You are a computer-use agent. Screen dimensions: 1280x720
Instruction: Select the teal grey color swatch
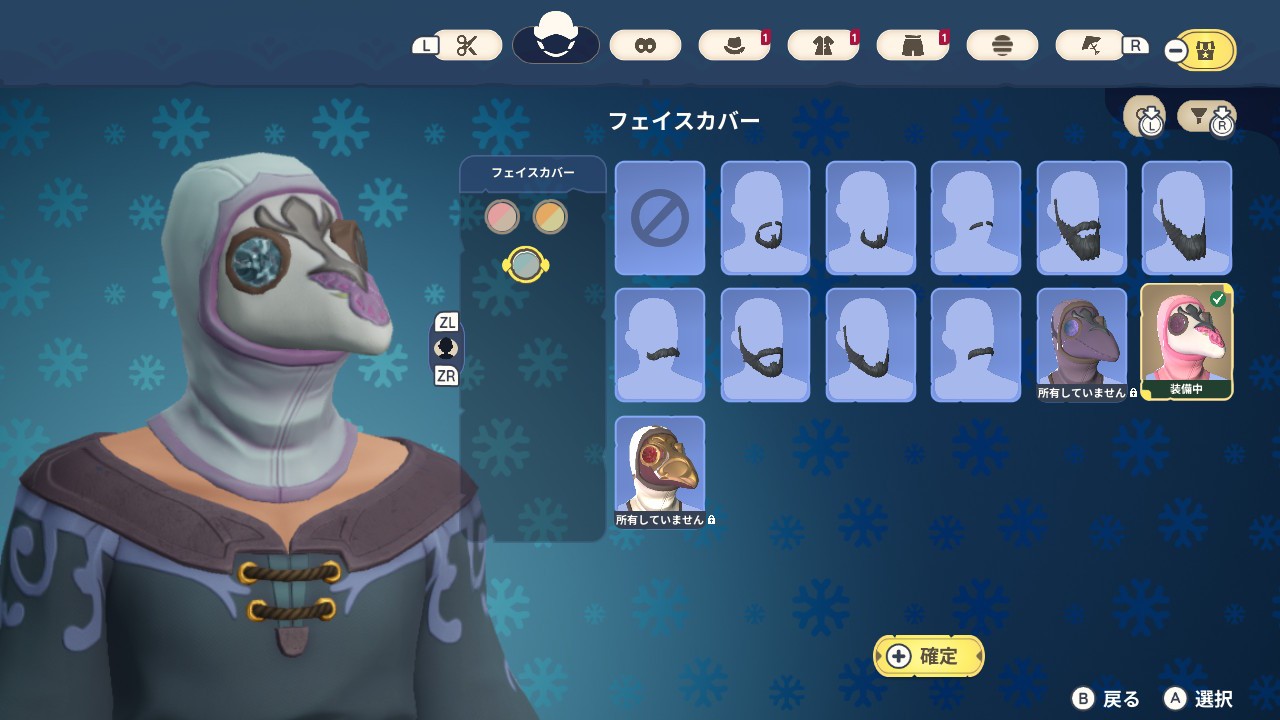click(526, 264)
